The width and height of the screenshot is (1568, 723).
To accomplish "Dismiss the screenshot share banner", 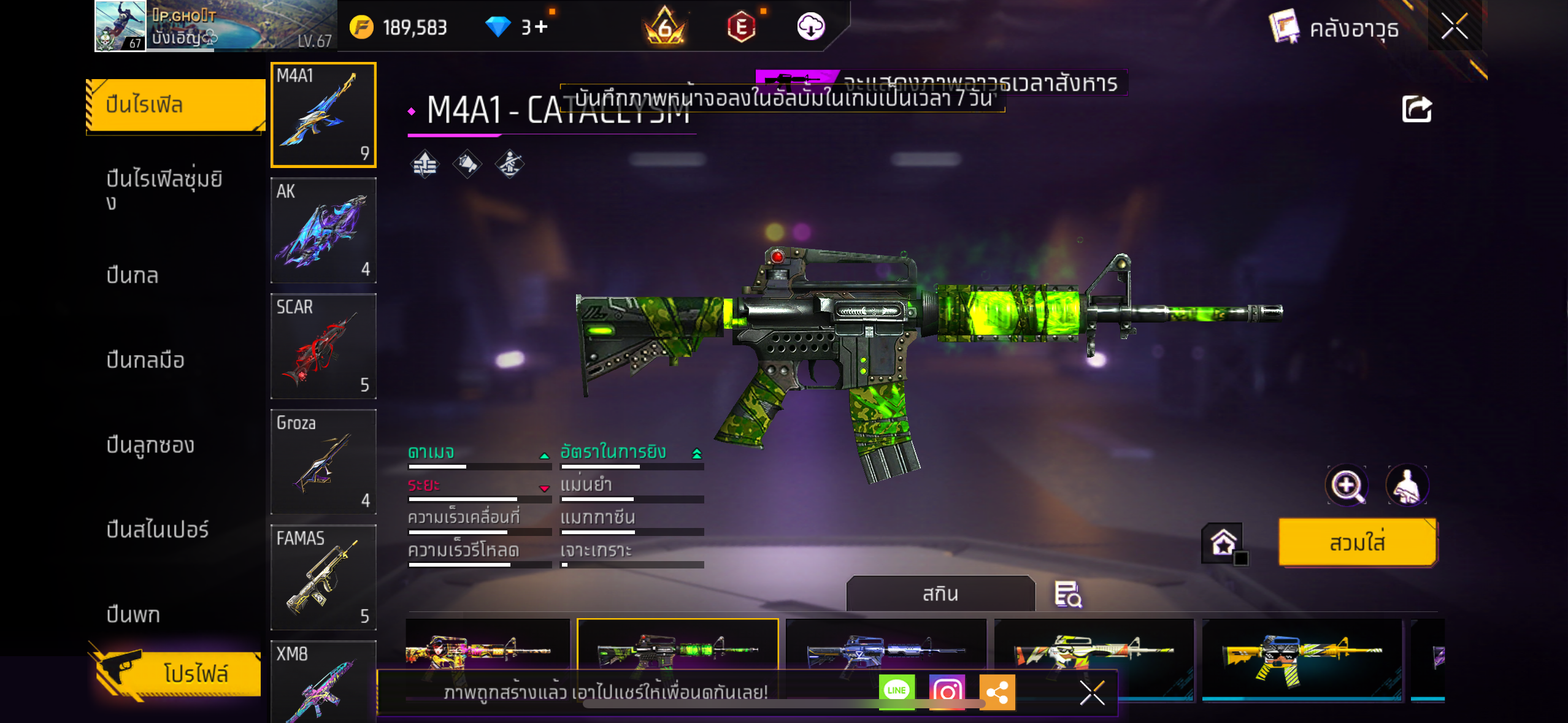I will [1092, 693].
